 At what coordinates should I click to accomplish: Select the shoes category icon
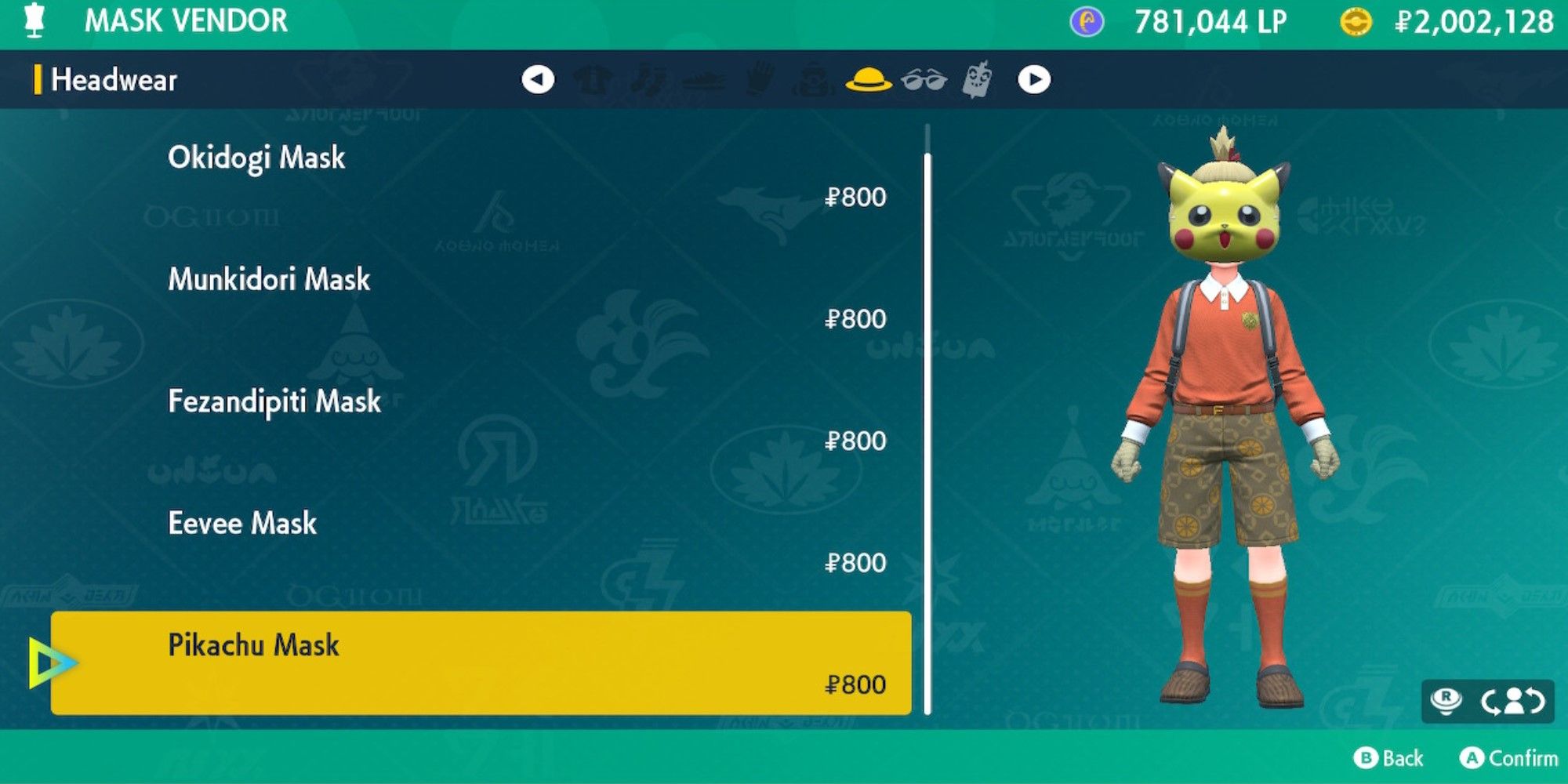pos(702,79)
